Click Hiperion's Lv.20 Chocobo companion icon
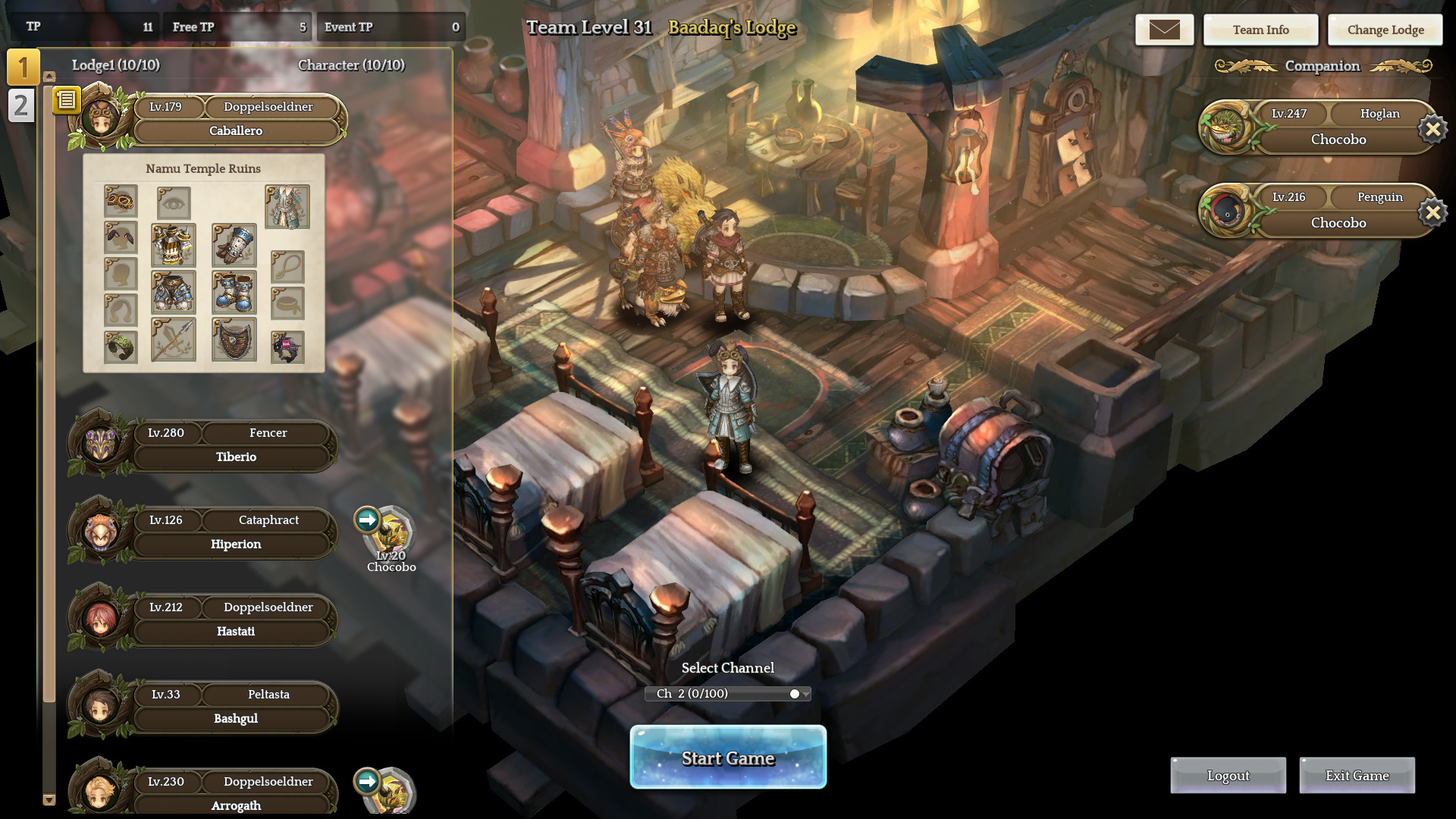The width and height of the screenshot is (1456, 819). pos(391,533)
